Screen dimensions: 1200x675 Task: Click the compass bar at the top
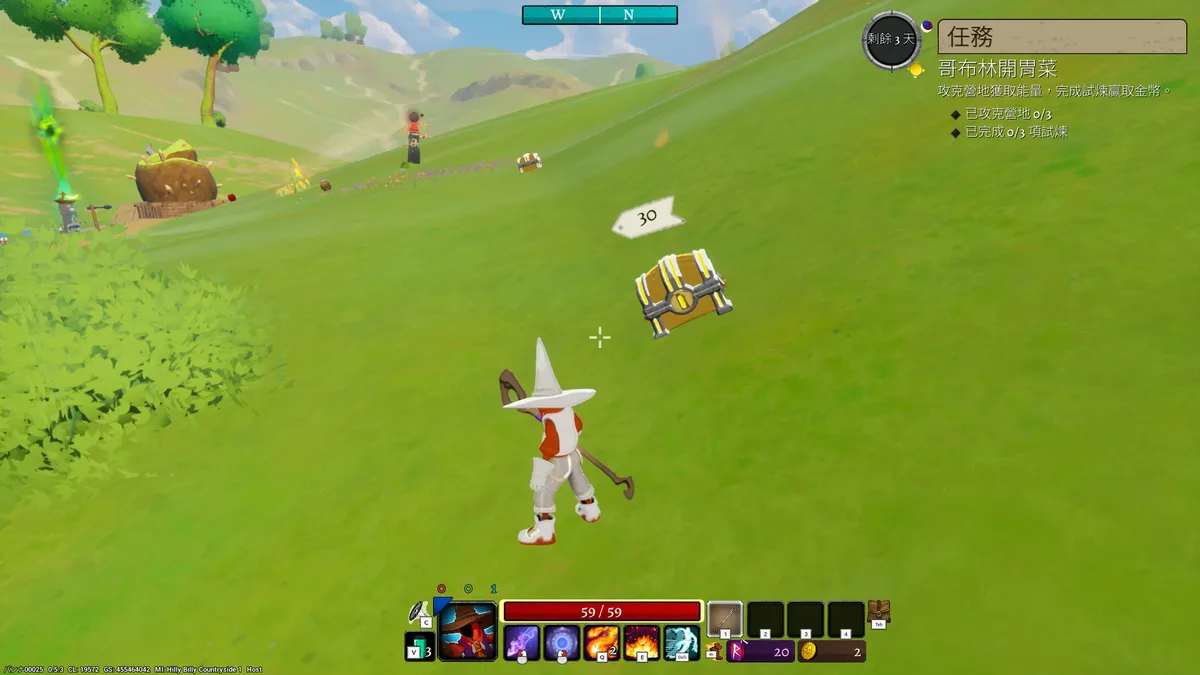point(600,15)
